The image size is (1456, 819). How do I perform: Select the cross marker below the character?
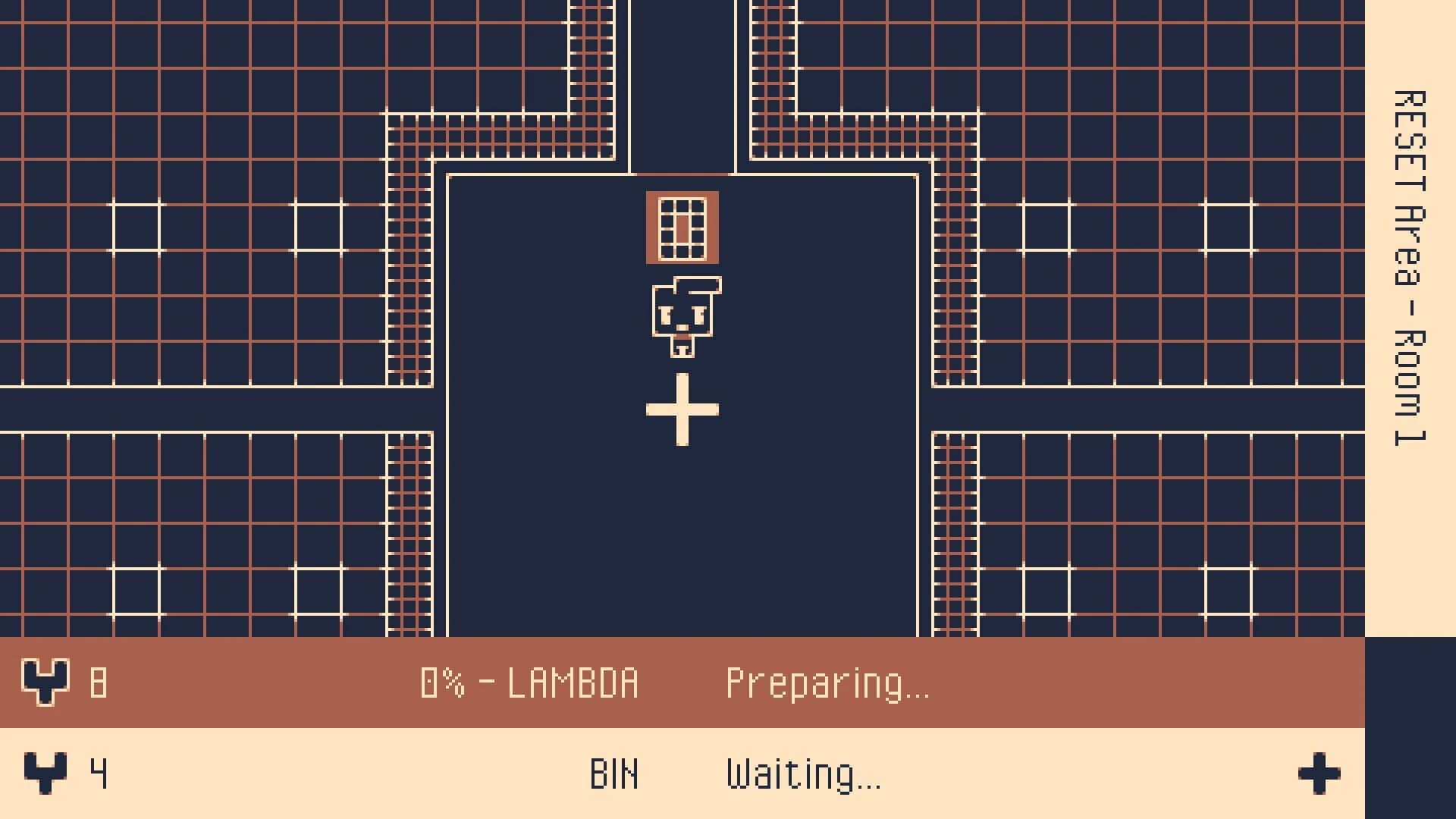(681, 409)
